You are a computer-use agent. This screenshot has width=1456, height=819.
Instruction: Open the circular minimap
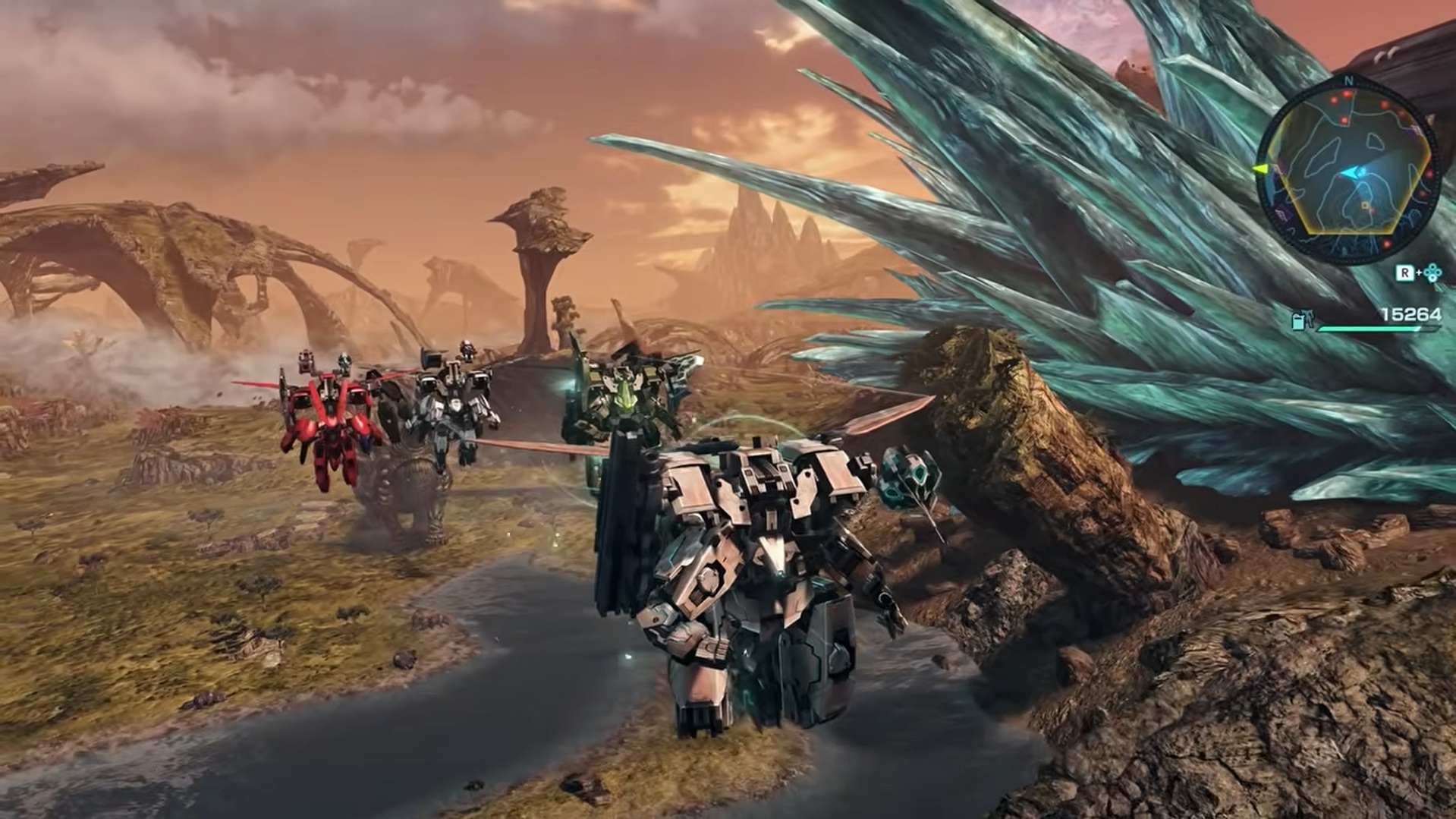1348,172
